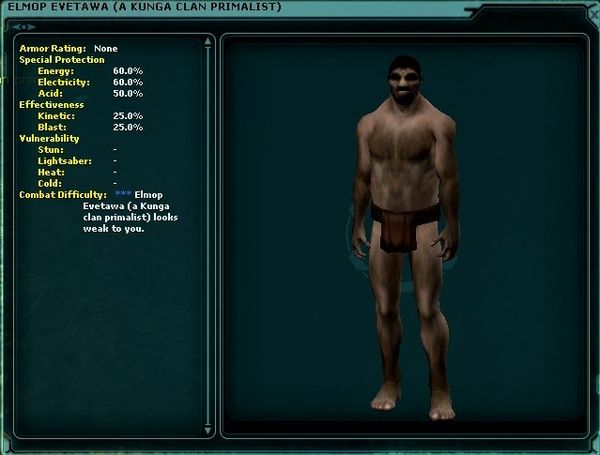This screenshot has height=455, width=600.
Task: Click the stats panel scroll-up arrow
Action: (x=208, y=42)
